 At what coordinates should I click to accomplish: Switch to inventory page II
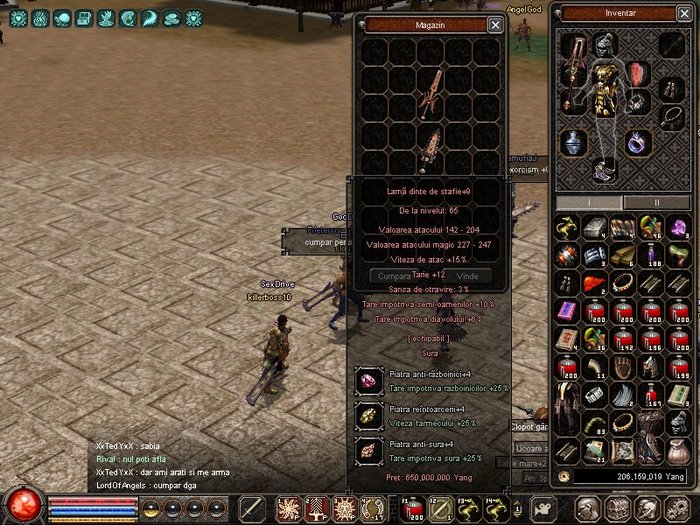pyautogui.click(x=656, y=202)
